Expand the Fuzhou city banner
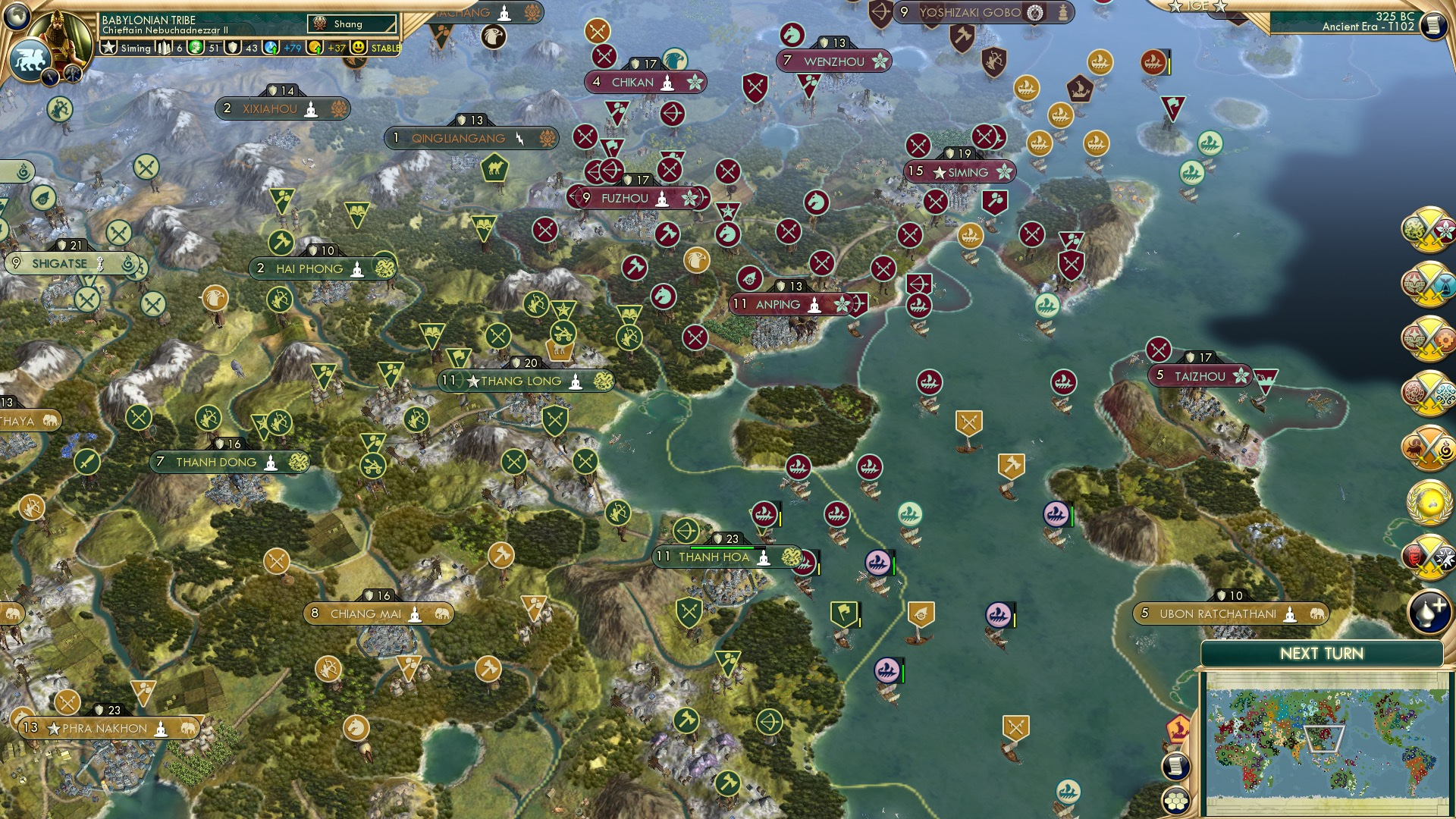 (625, 198)
